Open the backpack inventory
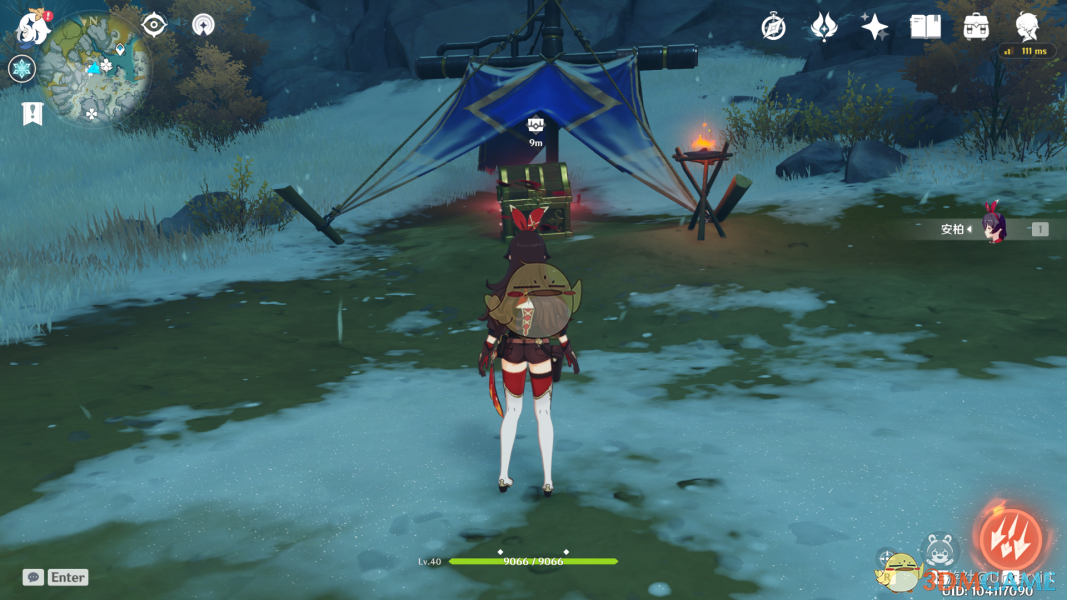 click(x=976, y=27)
